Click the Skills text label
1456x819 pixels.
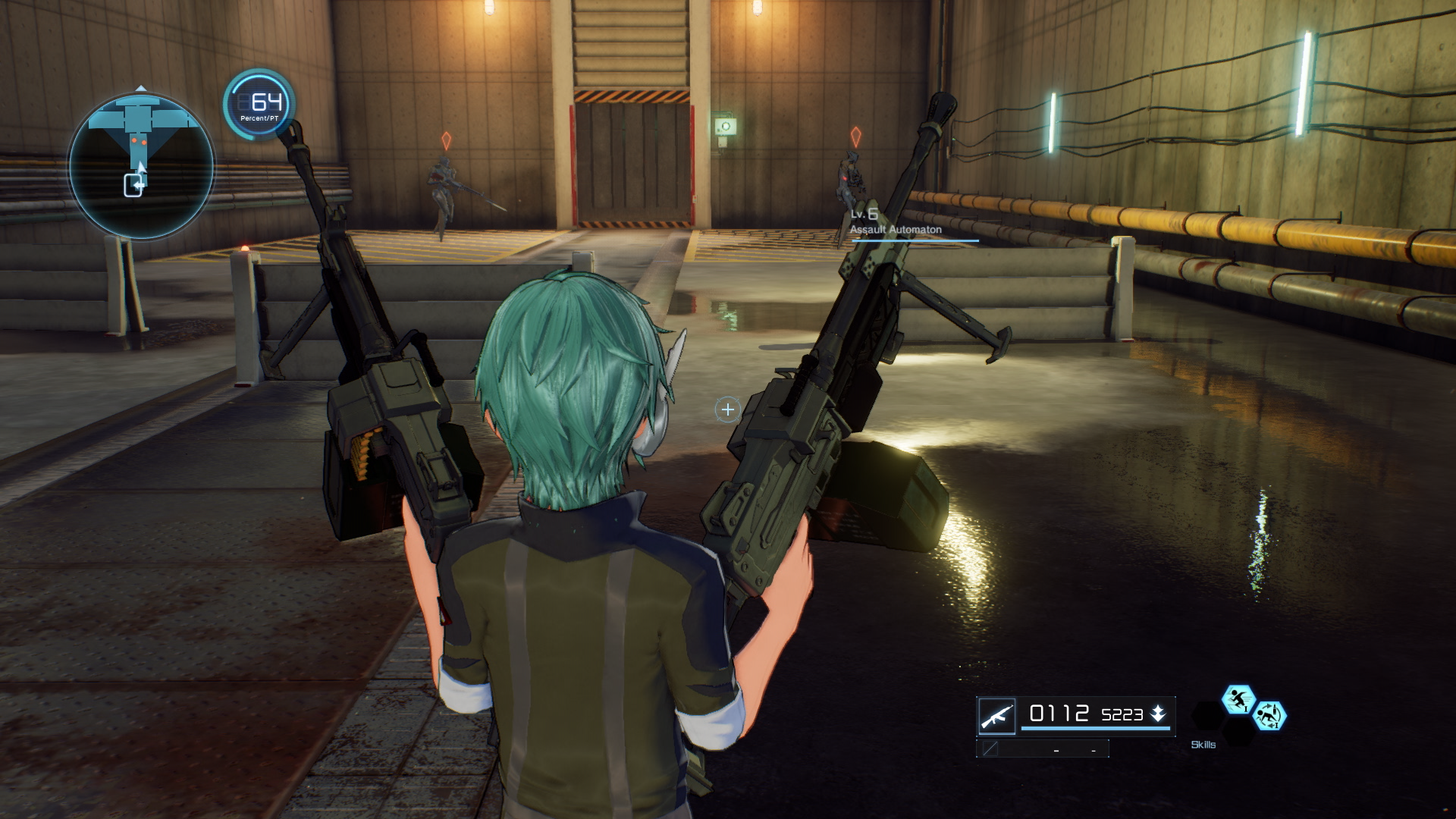(1203, 745)
